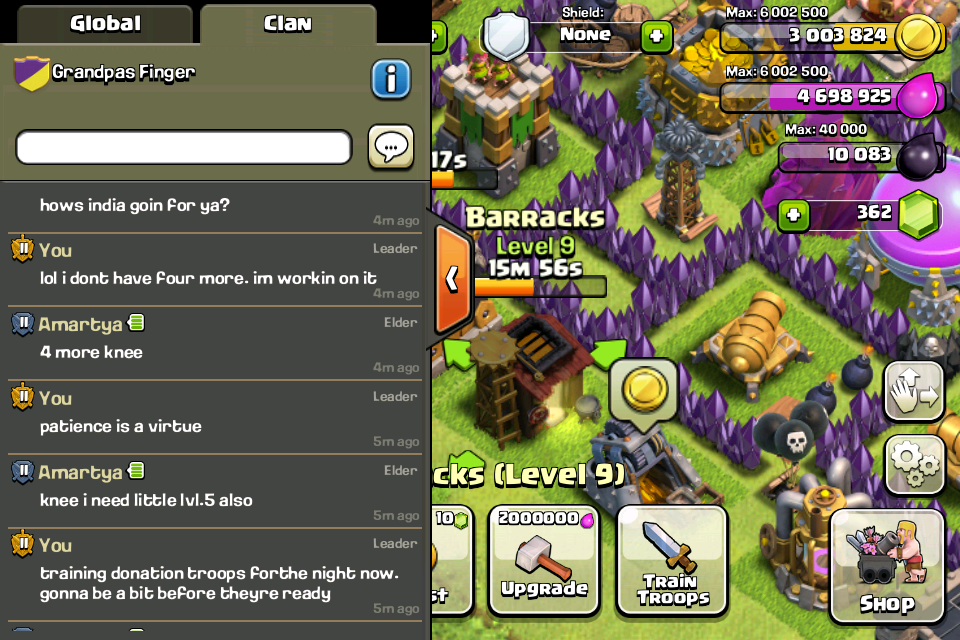Open the Shop
This screenshot has height=640, width=960.
pos(887,565)
